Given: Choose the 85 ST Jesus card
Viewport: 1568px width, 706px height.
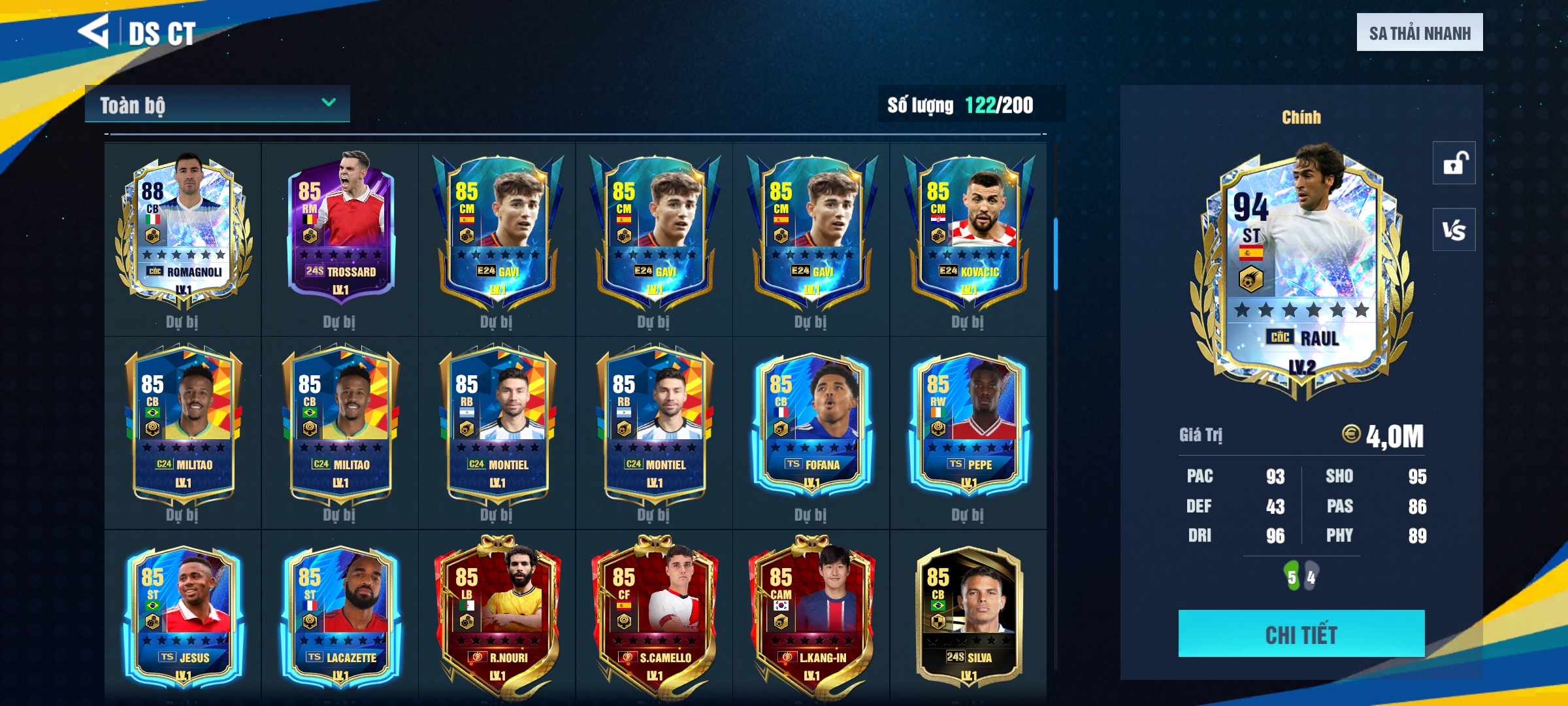Looking at the screenshot, I should click(183, 616).
